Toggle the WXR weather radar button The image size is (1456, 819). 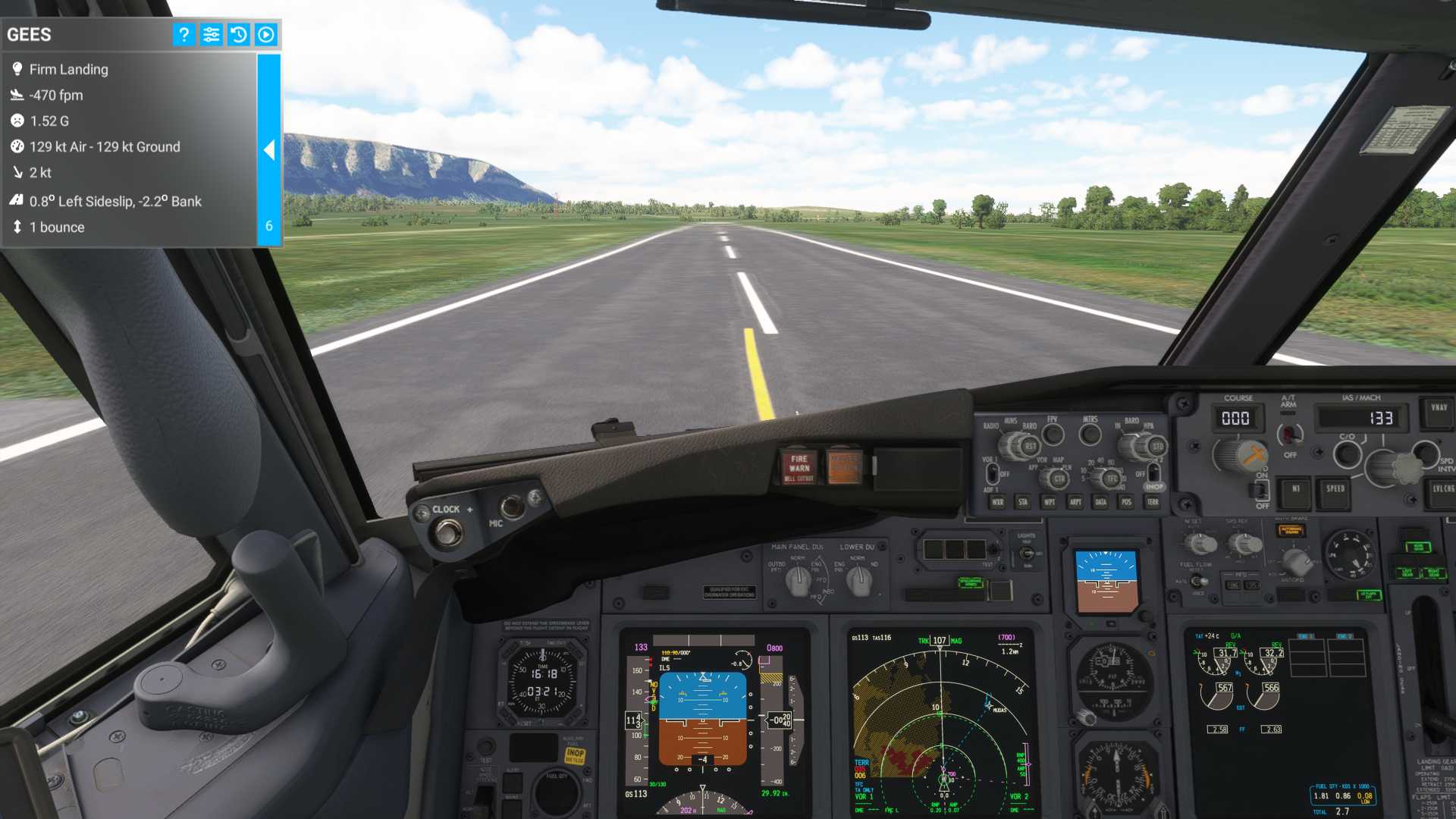click(997, 502)
